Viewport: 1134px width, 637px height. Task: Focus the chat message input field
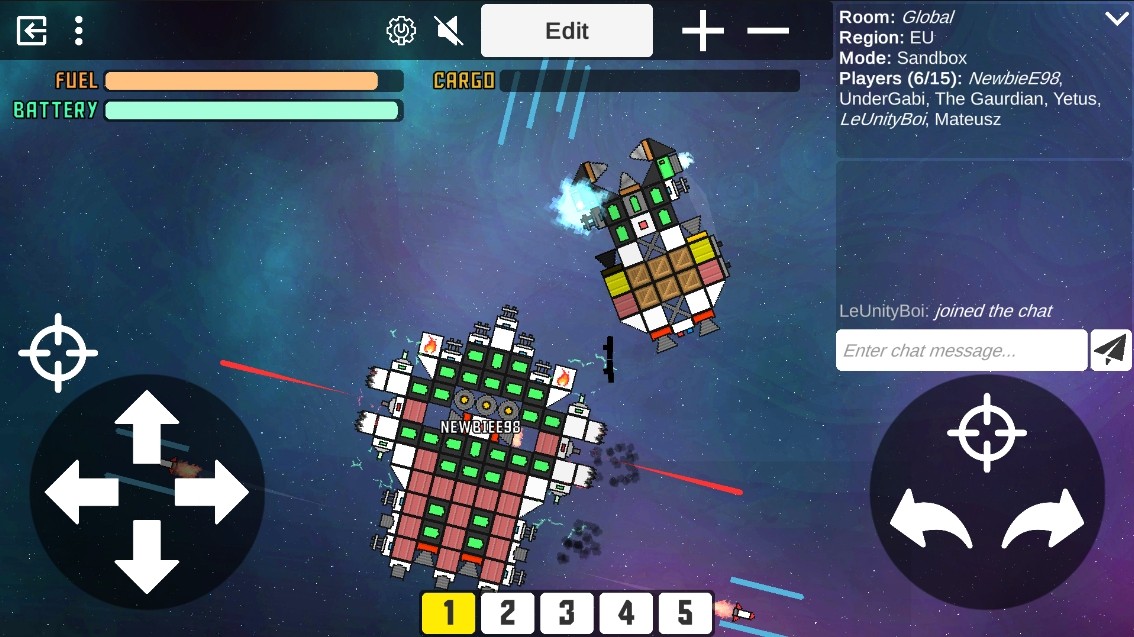pos(960,351)
